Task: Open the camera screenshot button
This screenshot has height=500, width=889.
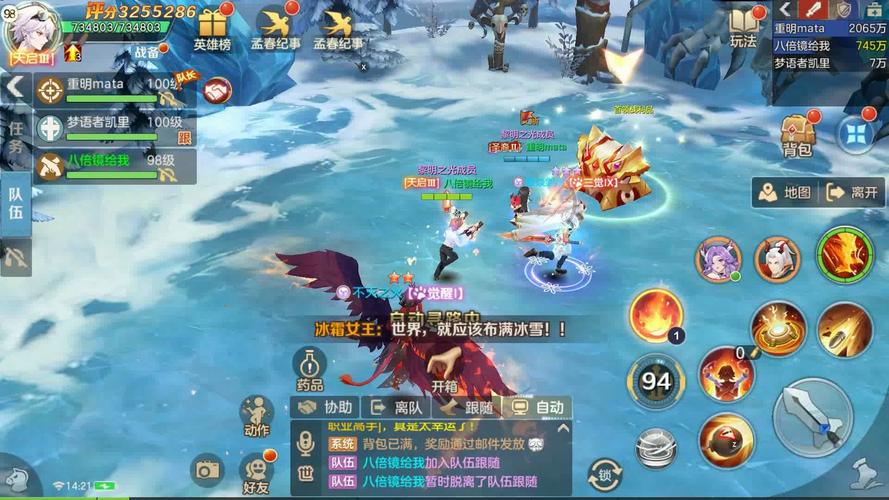Action: pos(207,468)
